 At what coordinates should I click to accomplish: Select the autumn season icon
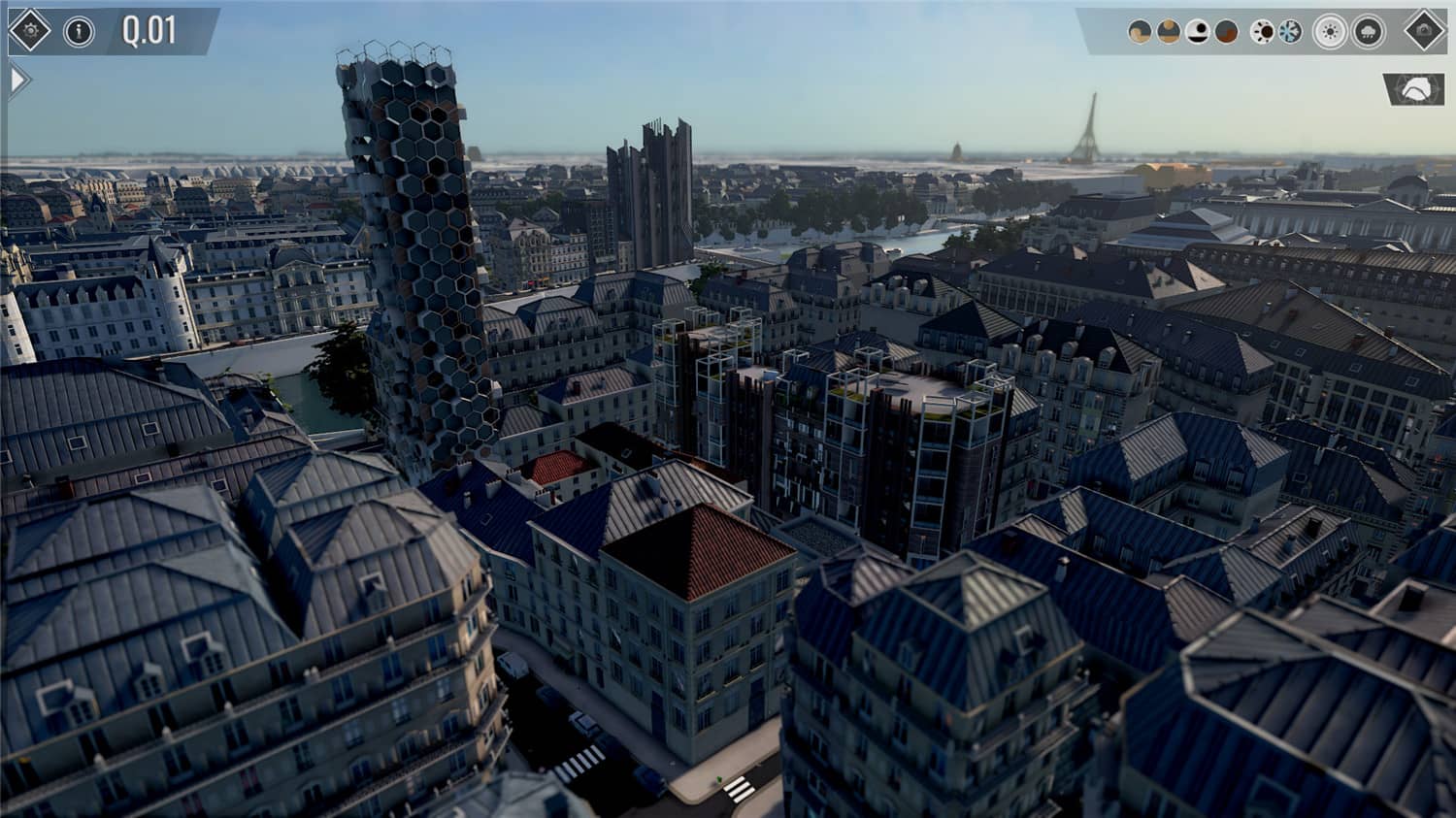(x=1262, y=29)
